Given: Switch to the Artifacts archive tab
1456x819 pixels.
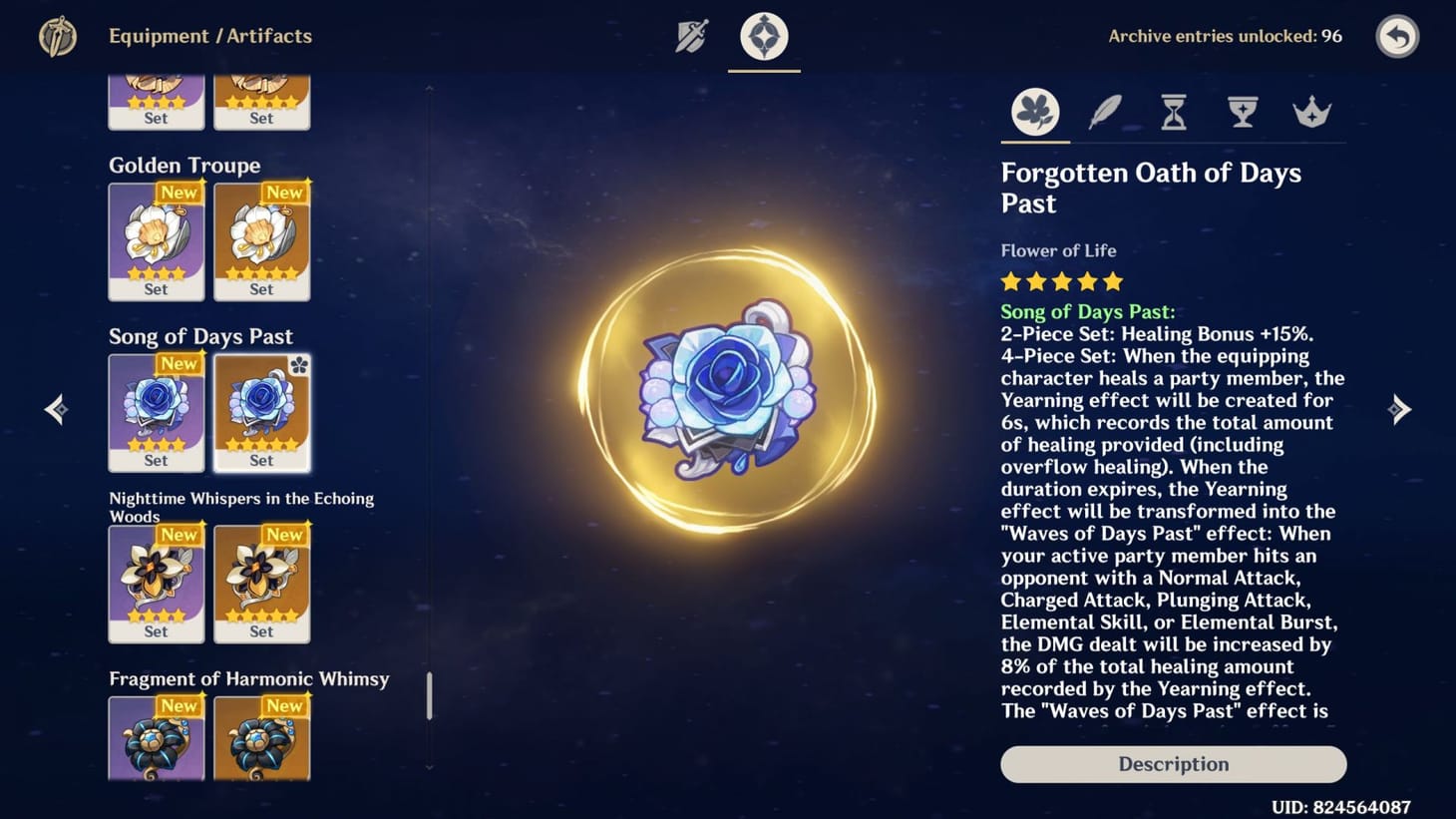Looking at the screenshot, I should [764, 35].
